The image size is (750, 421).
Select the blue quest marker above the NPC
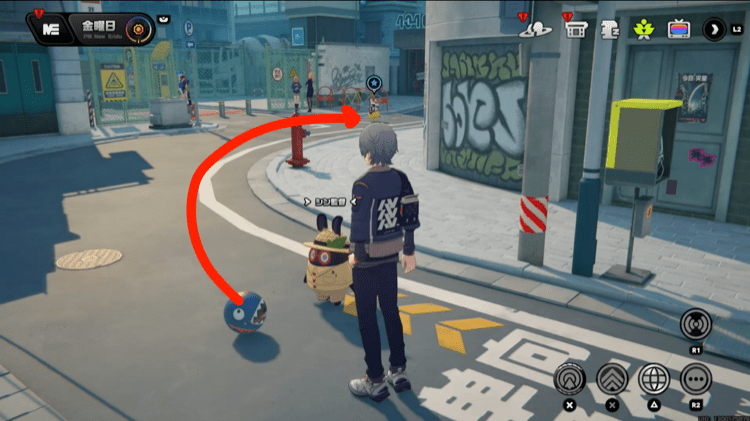[373, 83]
